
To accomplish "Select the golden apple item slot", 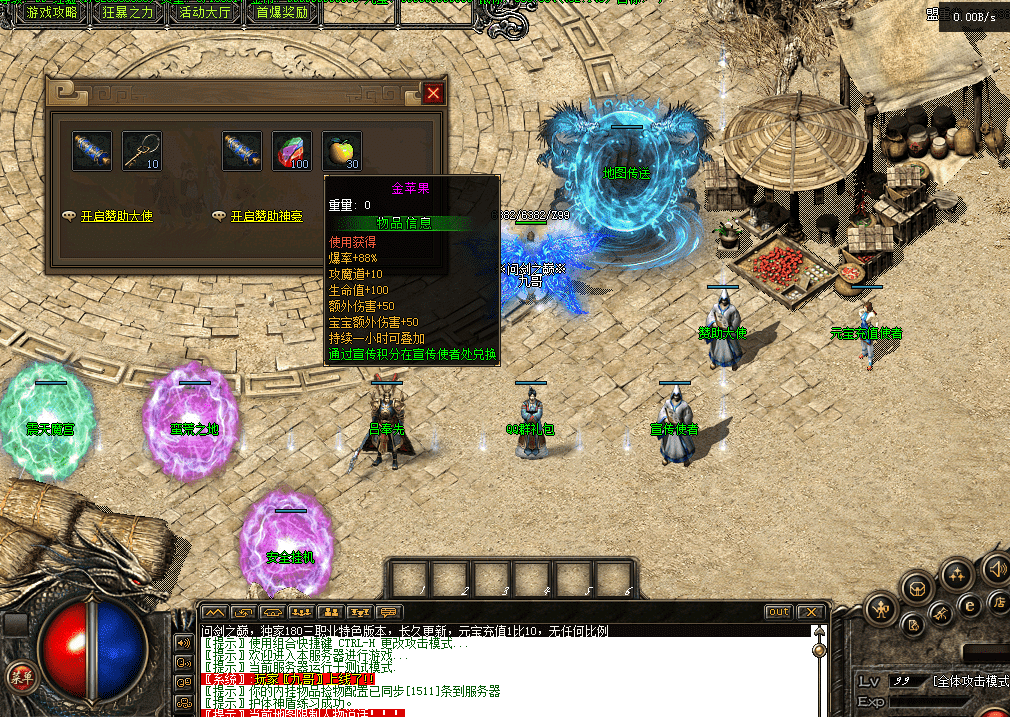I will 342,151.
